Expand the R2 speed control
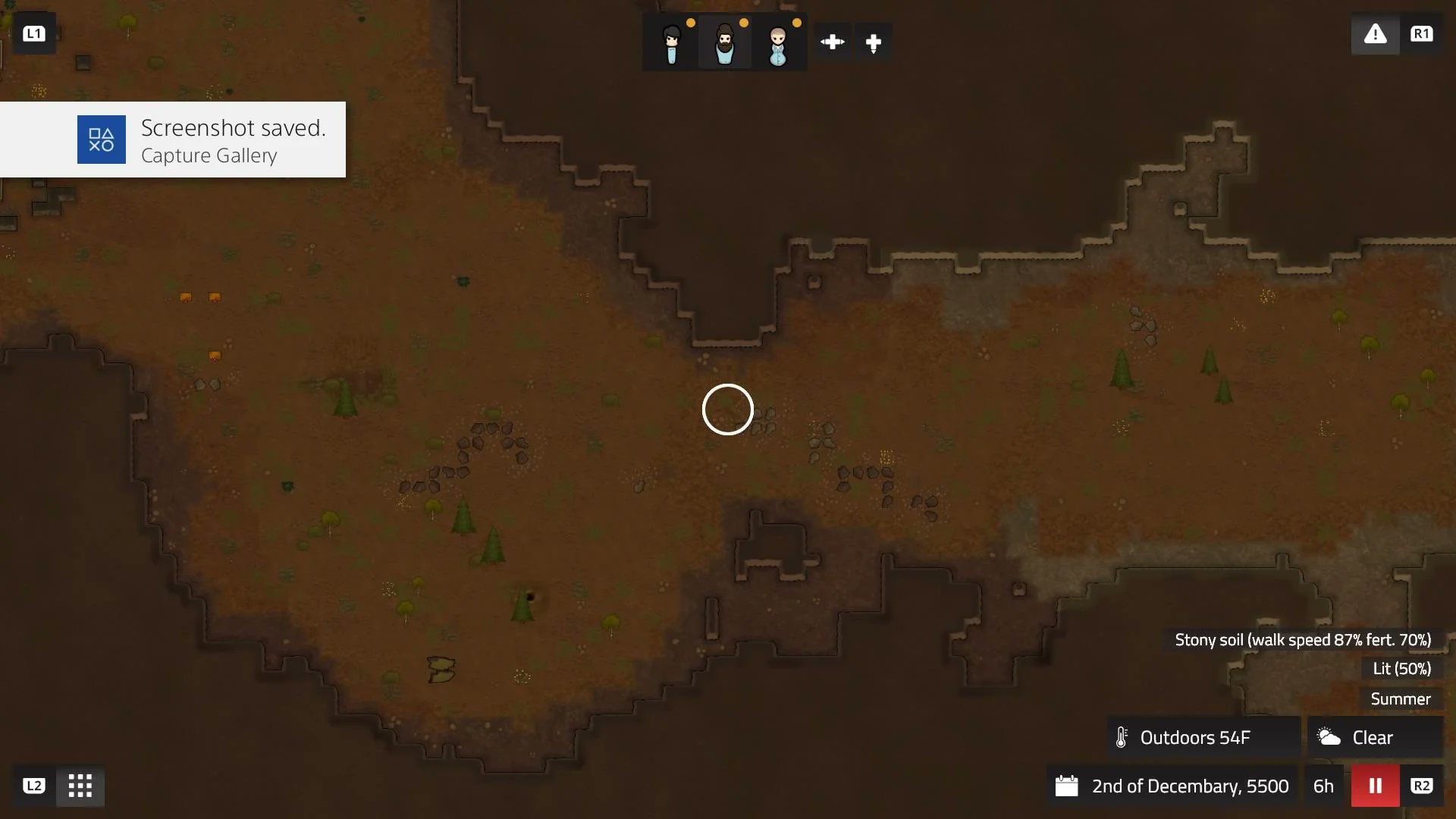This screenshot has height=819, width=1456. coord(1423,786)
